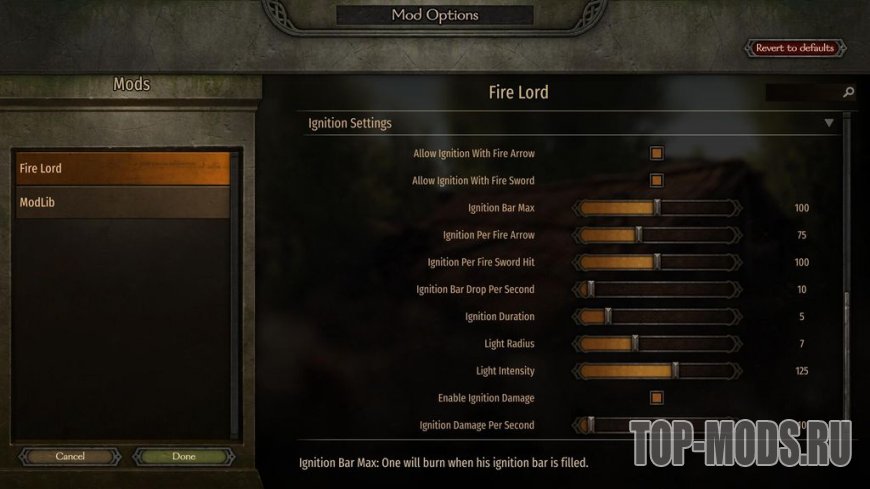Screen dimensions: 870x489
Task: Click the Ignition Per Fire Sword Hit slider
Action: coord(657,262)
